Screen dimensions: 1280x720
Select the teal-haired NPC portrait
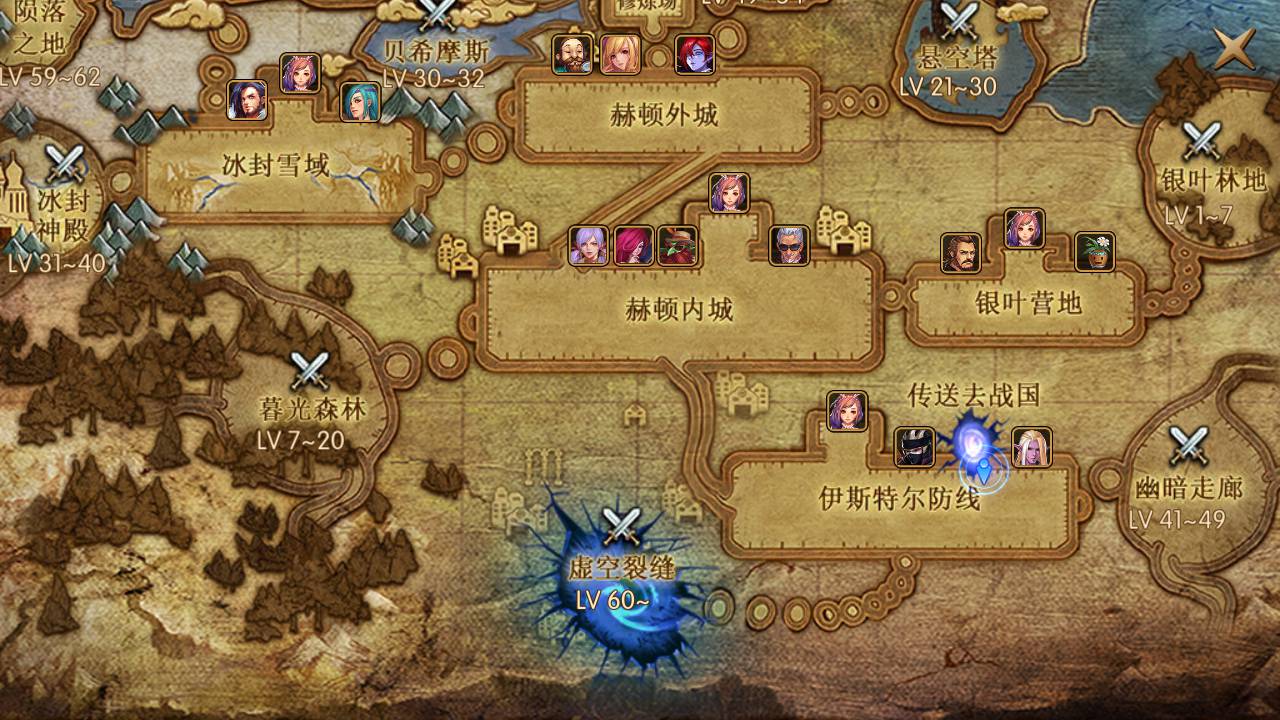tap(359, 102)
